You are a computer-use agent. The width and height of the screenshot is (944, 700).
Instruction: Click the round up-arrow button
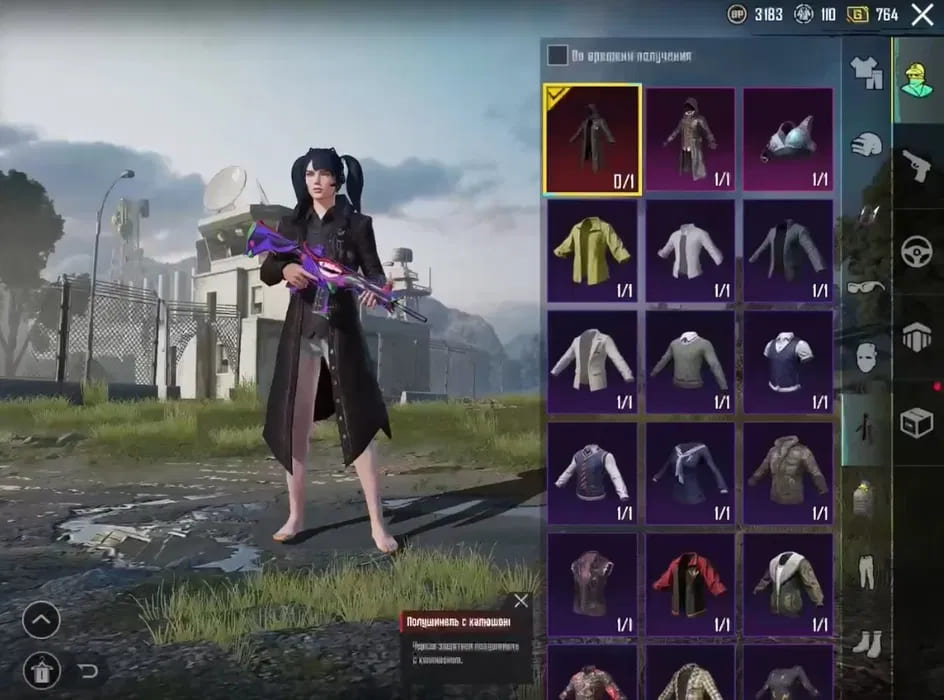(41, 621)
